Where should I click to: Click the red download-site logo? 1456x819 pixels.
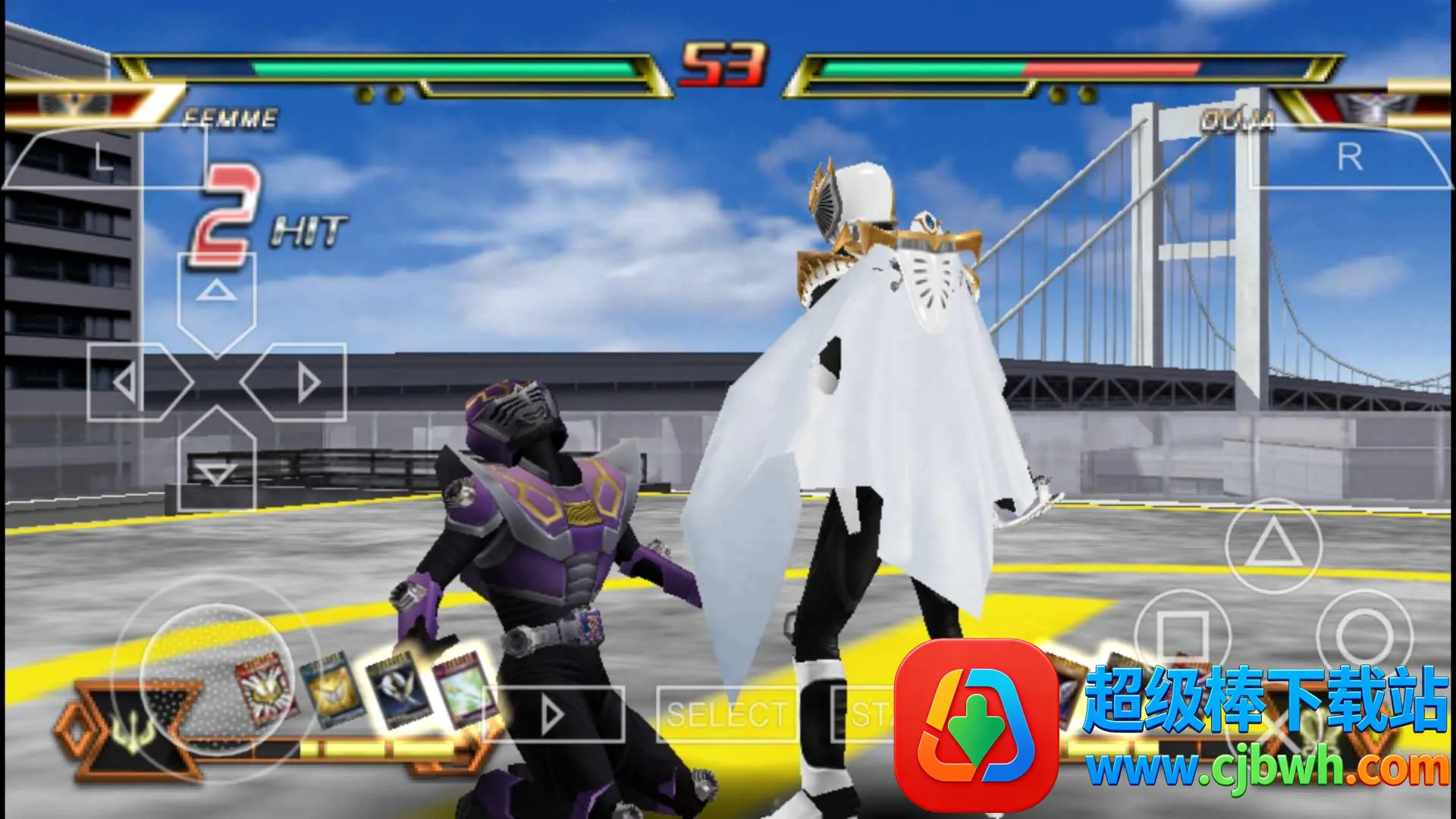point(976,726)
